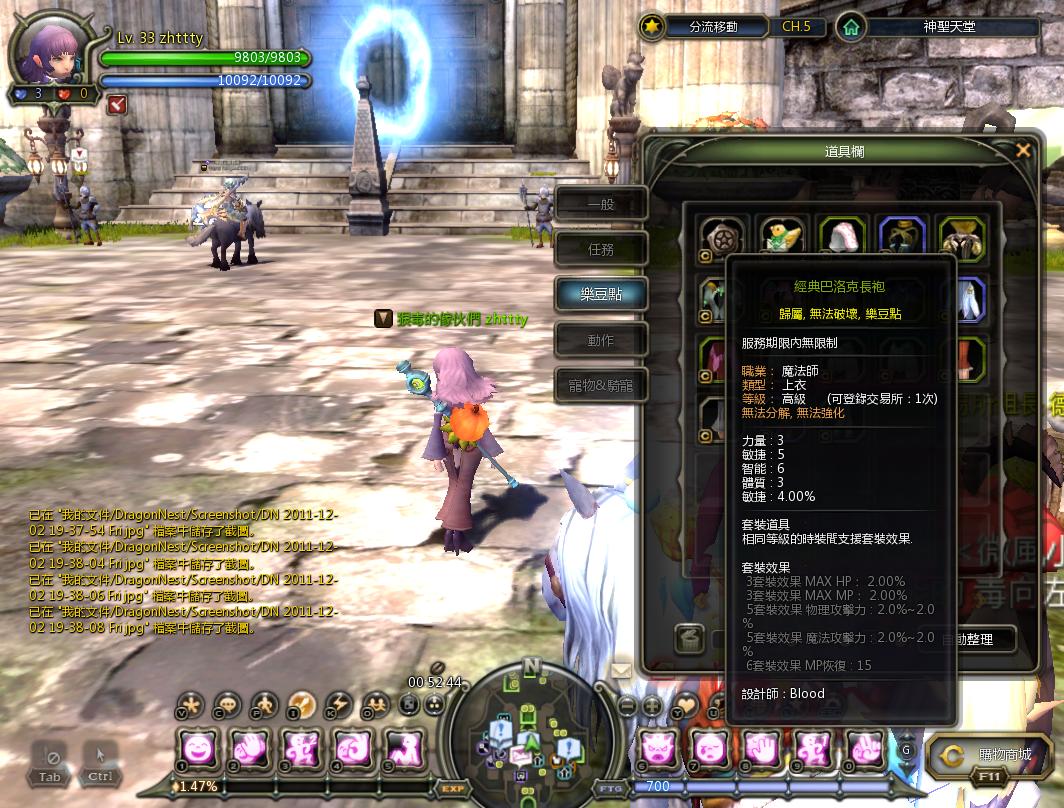
Task: Select the pink hood item slot
Action: [841, 237]
